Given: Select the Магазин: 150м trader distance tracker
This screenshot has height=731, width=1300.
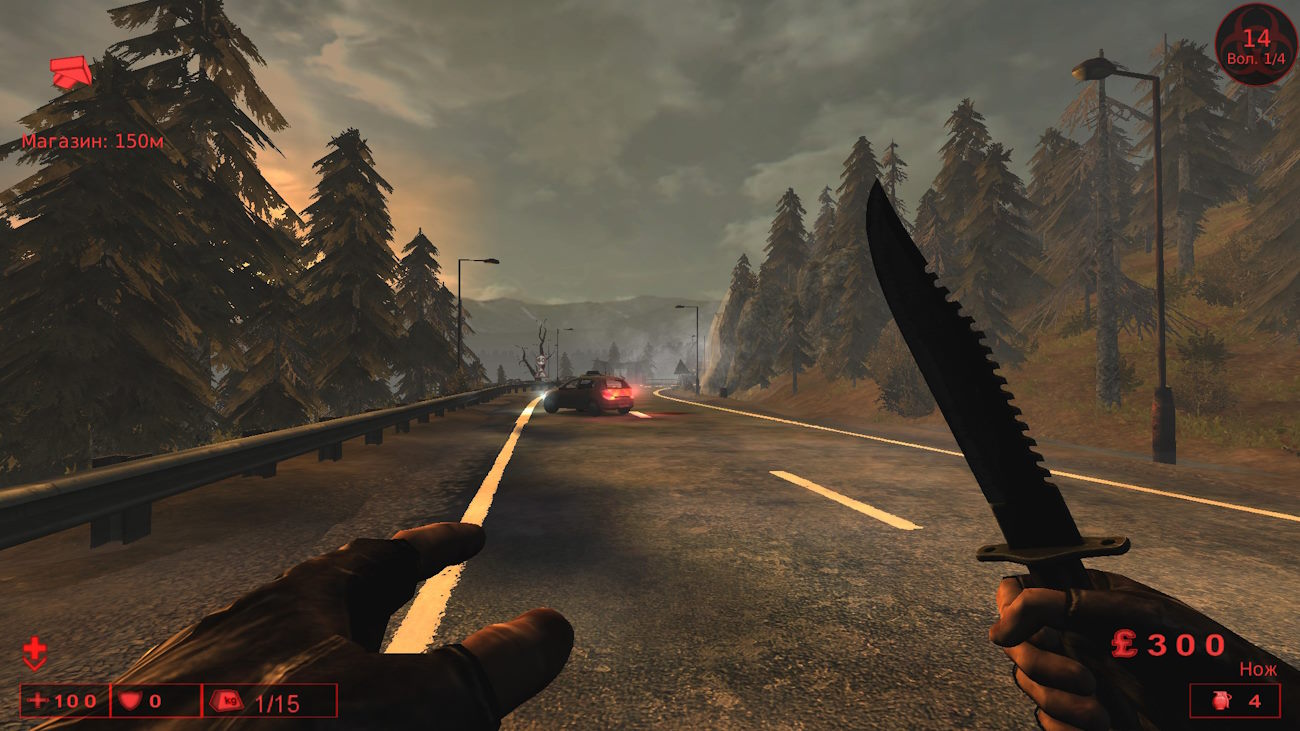Looking at the screenshot, I should coord(92,141).
